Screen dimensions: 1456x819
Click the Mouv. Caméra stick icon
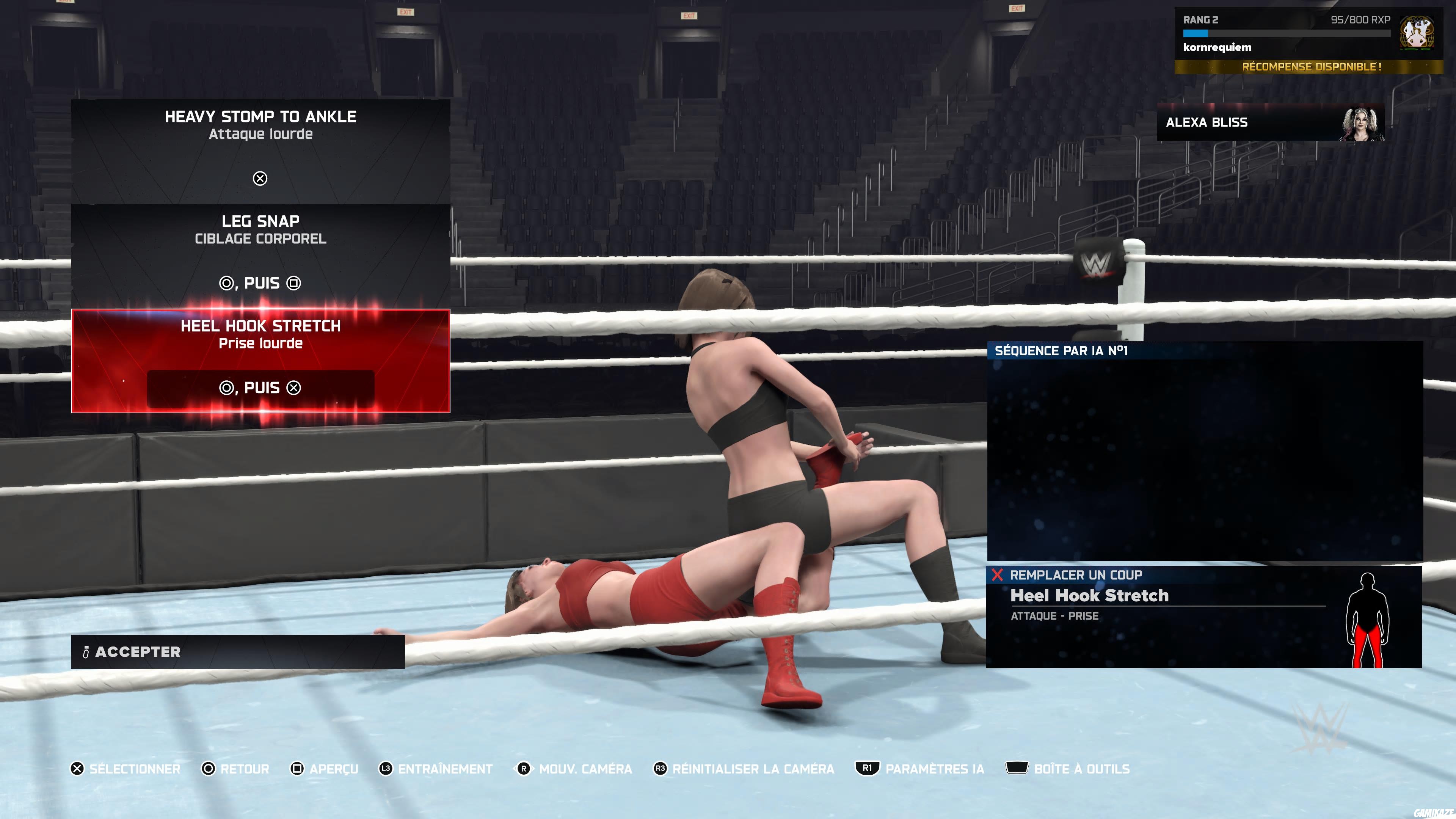click(525, 769)
